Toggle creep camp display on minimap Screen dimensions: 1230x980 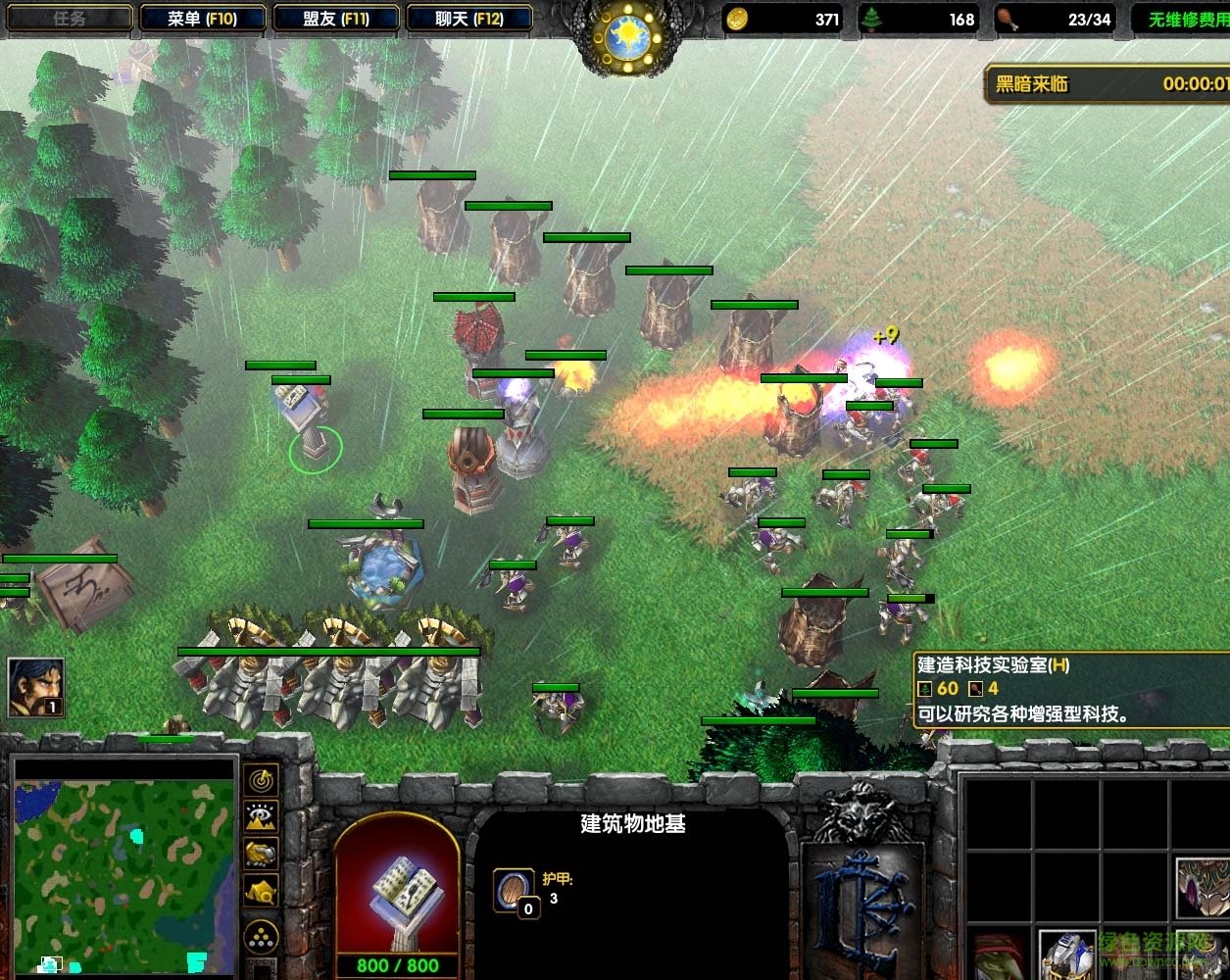(262, 891)
